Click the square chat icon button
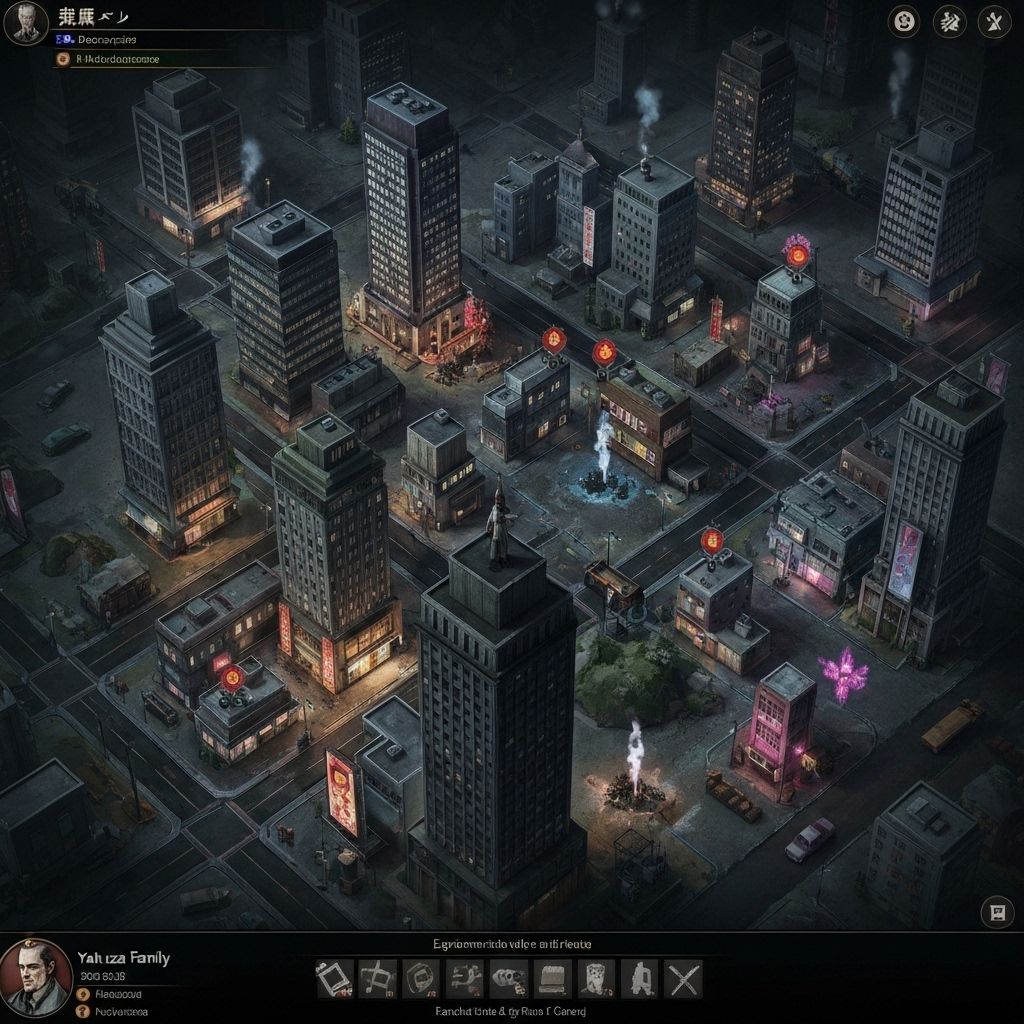1024x1024 pixels. pyautogui.click(x=996, y=912)
